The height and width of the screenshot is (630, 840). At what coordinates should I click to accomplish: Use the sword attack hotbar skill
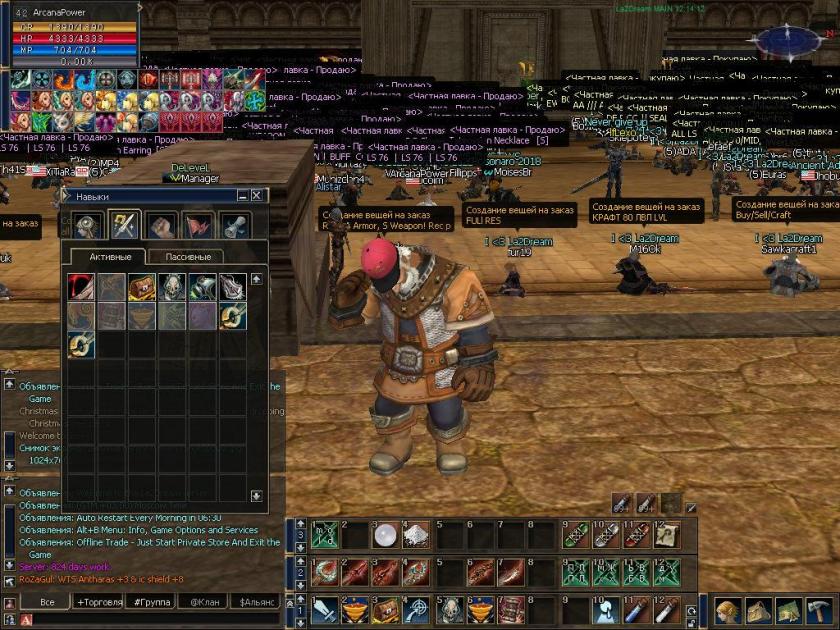pos(325,609)
